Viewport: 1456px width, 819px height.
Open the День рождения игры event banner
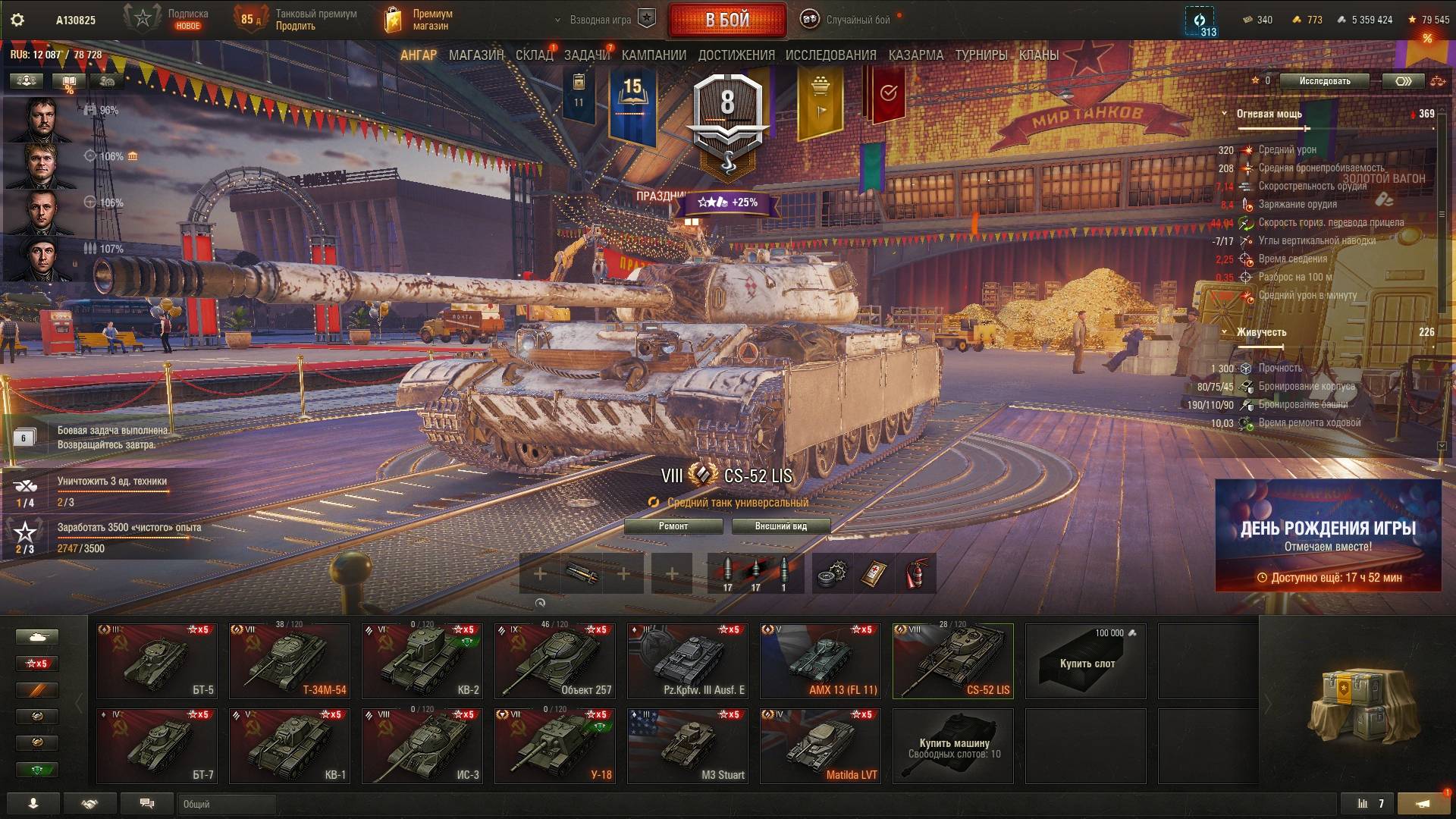(x=1328, y=535)
